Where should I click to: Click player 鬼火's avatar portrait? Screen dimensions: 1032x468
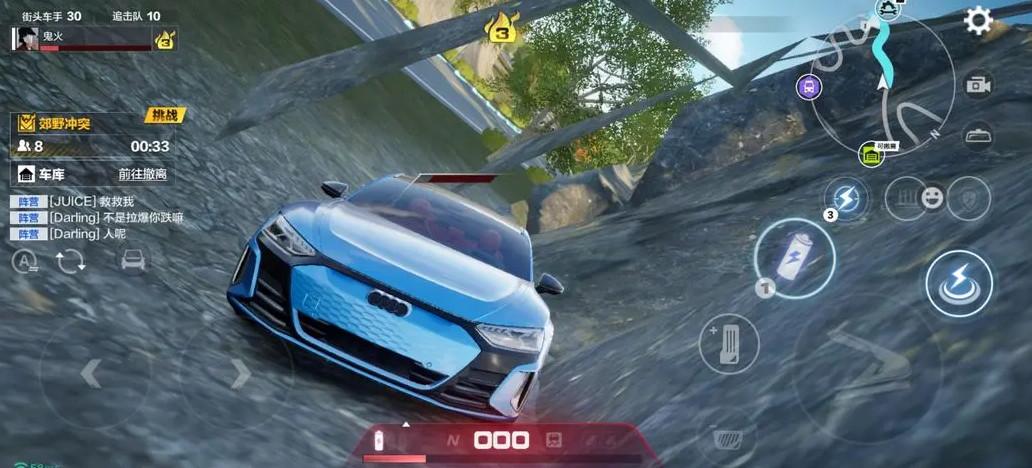25,39
